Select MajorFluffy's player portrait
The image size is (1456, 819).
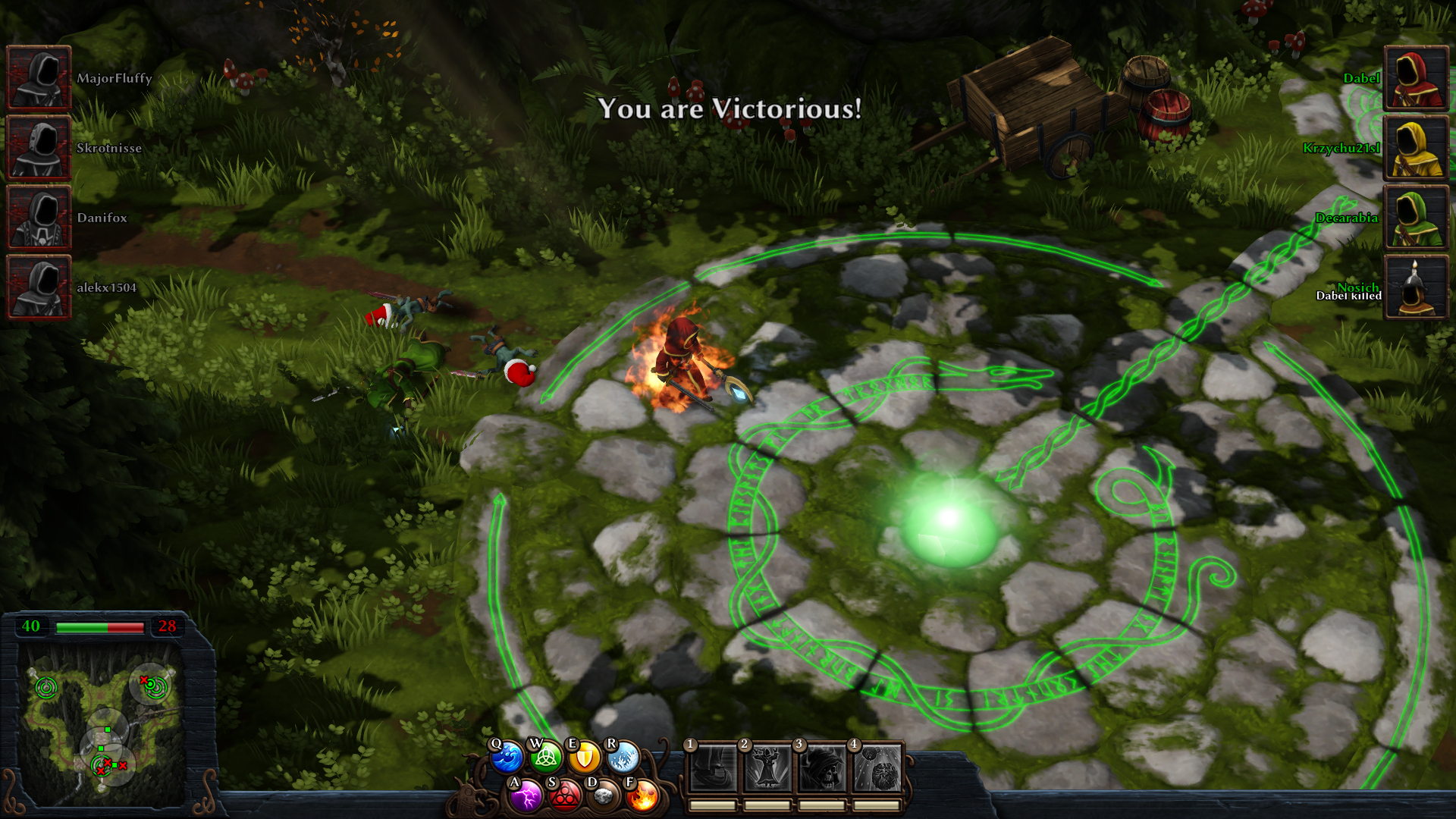39,78
